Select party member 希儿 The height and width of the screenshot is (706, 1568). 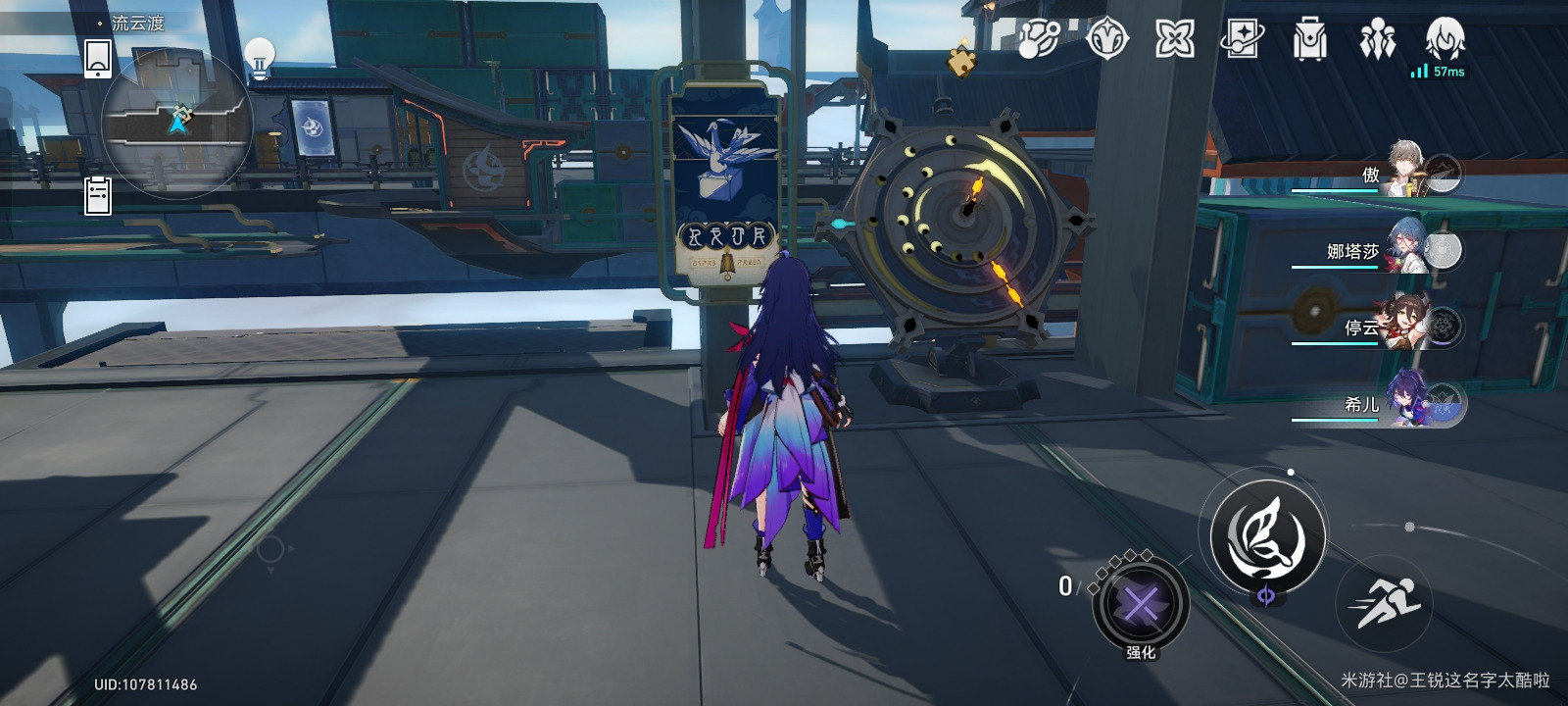[x=1411, y=402]
